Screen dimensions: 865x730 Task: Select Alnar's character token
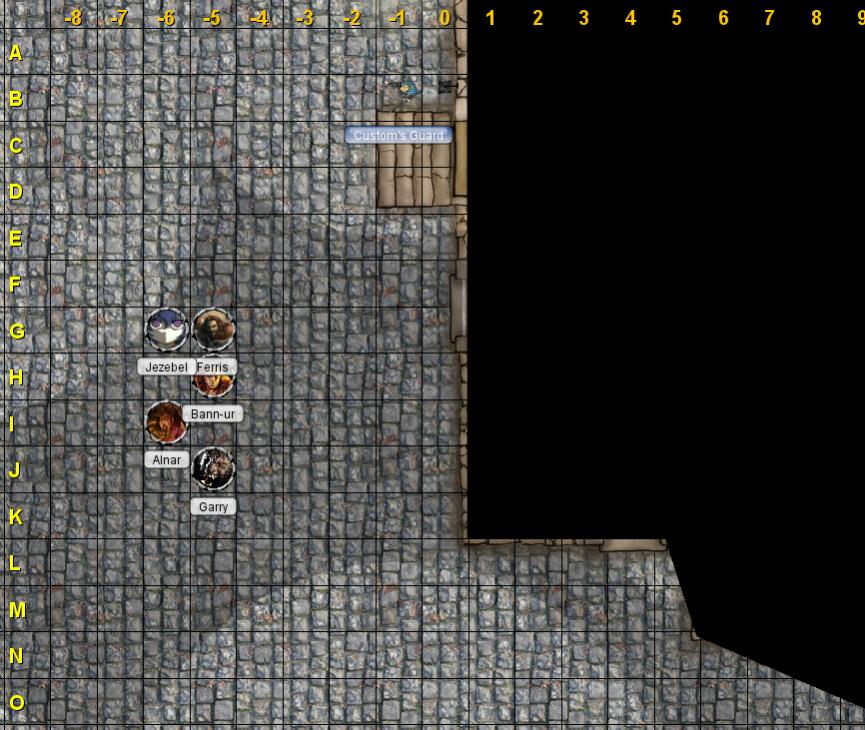(x=166, y=422)
